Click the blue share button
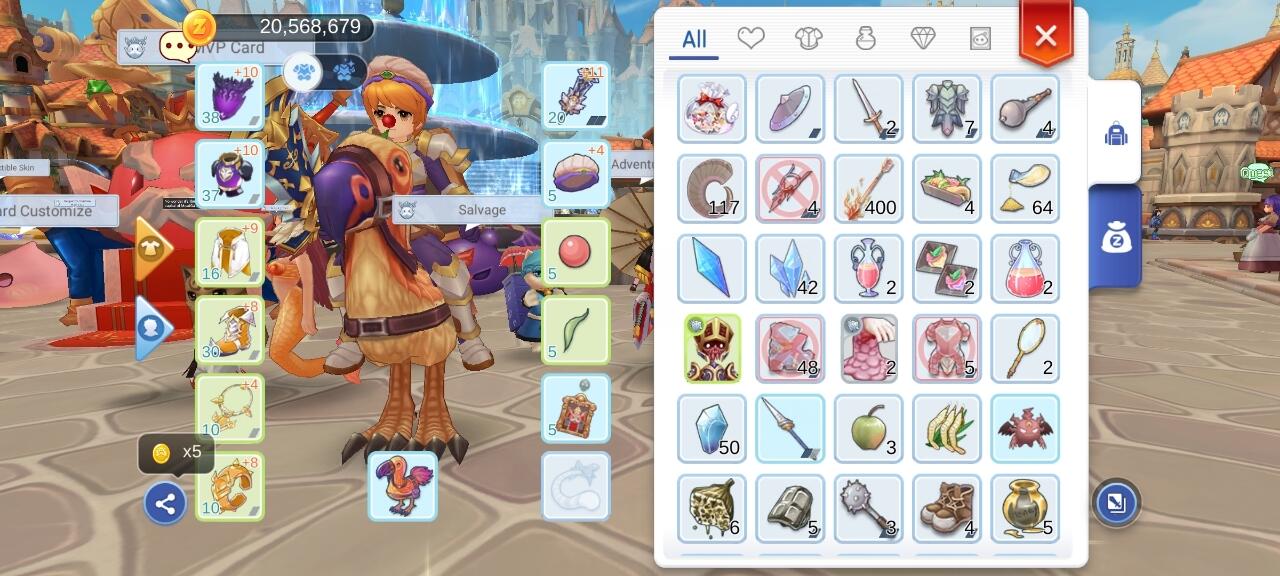The image size is (1280, 576). (165, 504)
